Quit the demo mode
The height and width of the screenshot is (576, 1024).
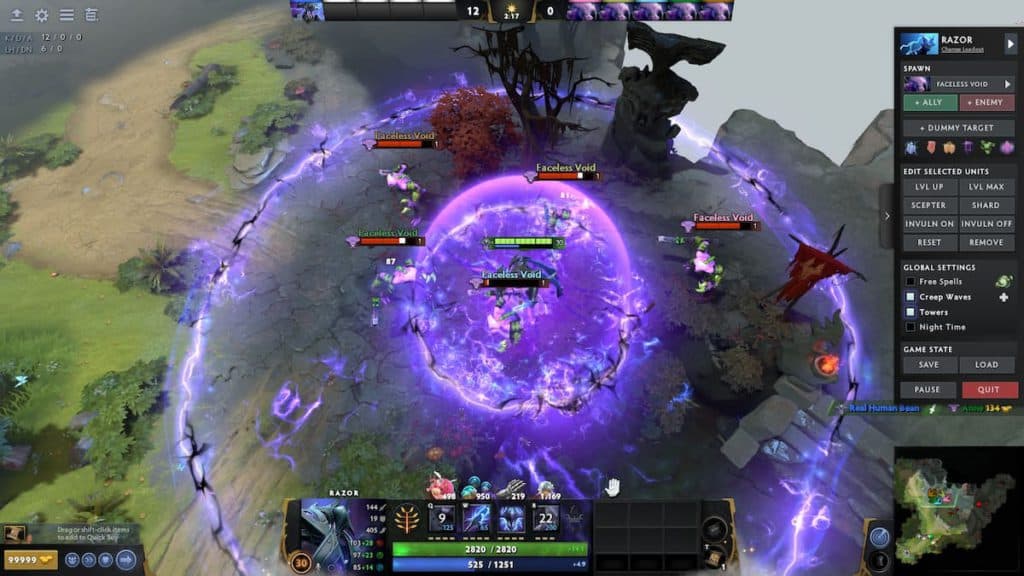(989, 390)
